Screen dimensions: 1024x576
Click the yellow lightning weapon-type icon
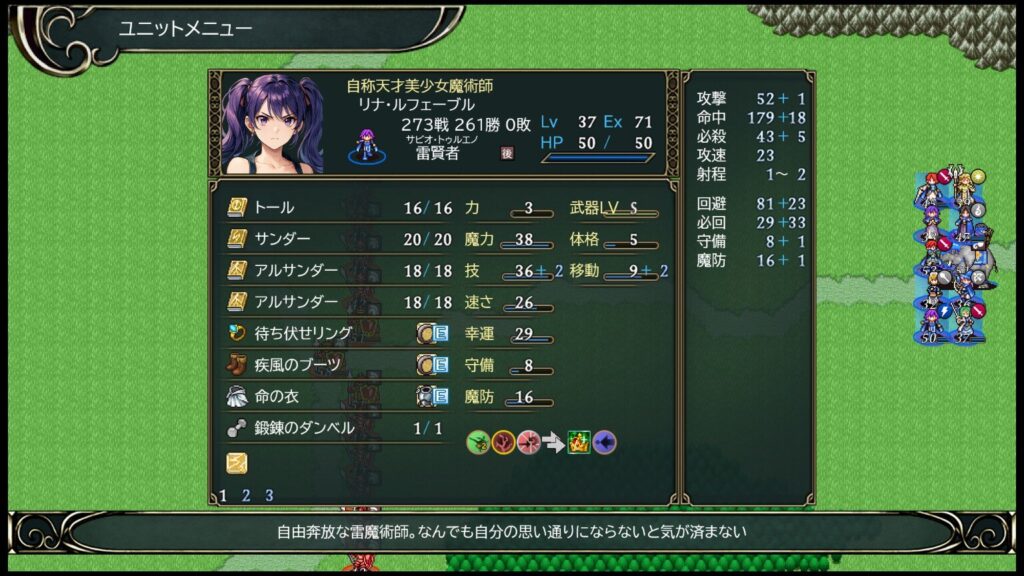[x=236, y=462]
